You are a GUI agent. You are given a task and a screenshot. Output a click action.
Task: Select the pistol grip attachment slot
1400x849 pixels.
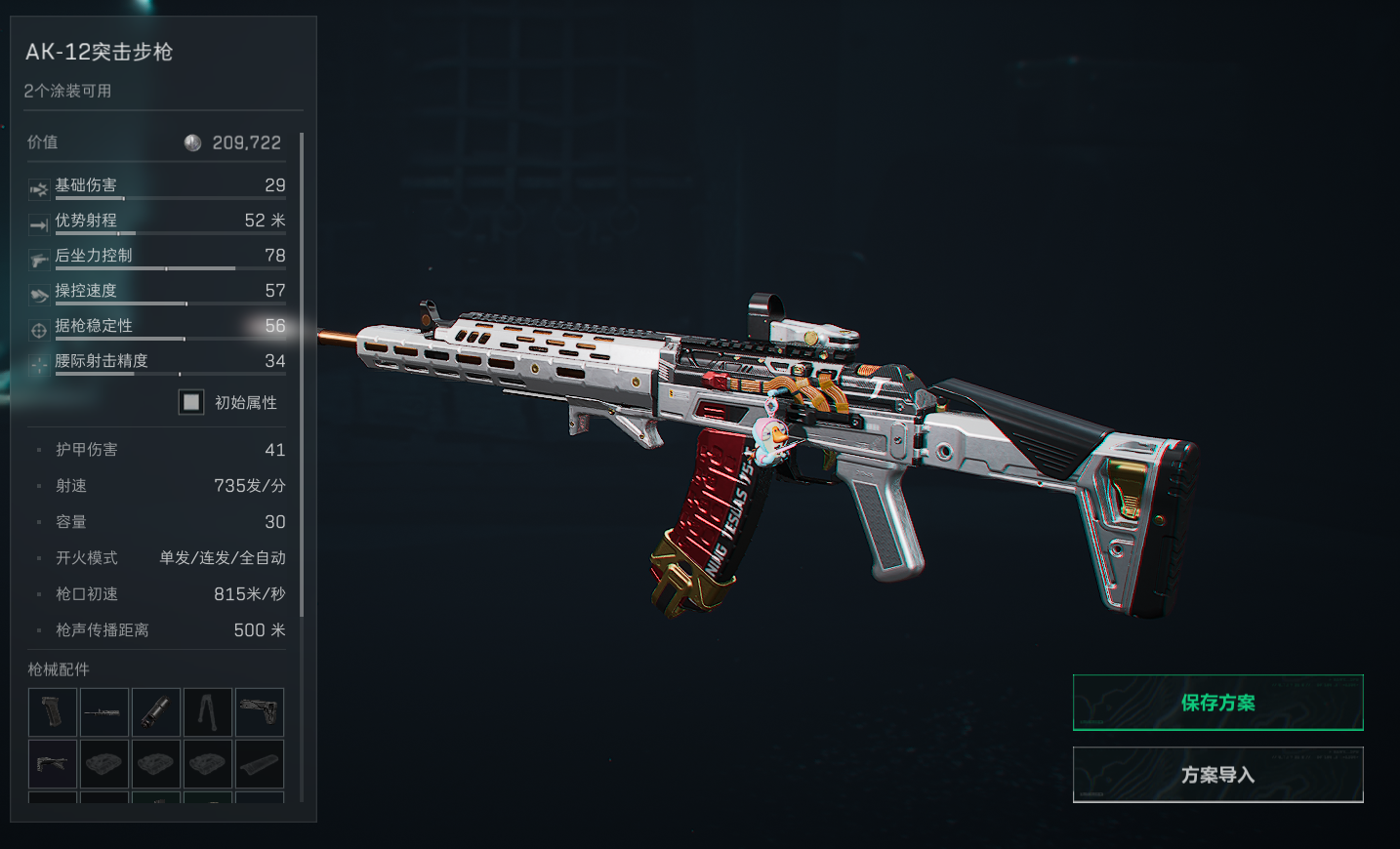[x=53, y=712]
